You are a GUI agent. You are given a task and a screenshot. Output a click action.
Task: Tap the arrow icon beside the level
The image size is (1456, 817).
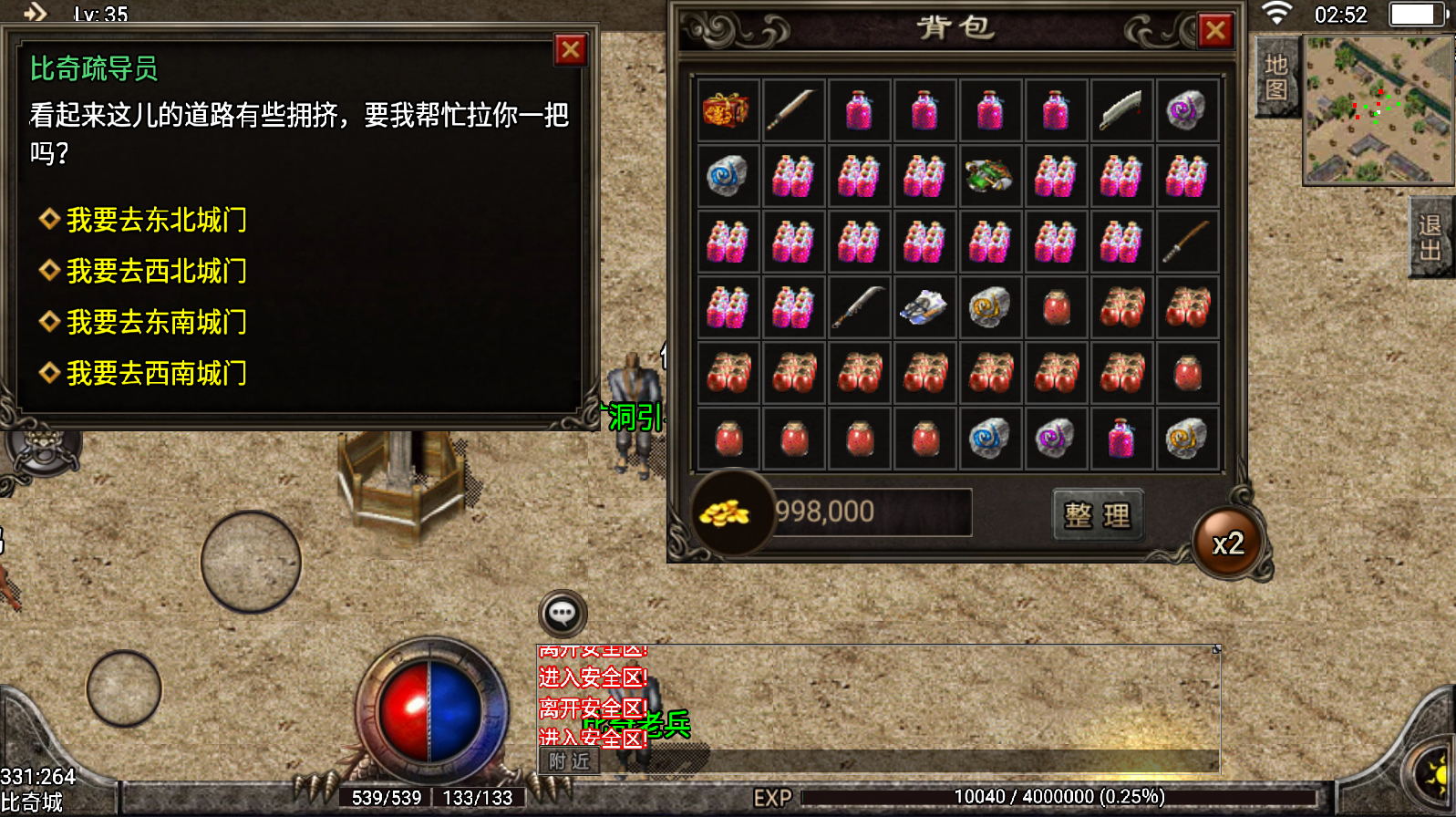pyautogui.click(x=36, y=13)
